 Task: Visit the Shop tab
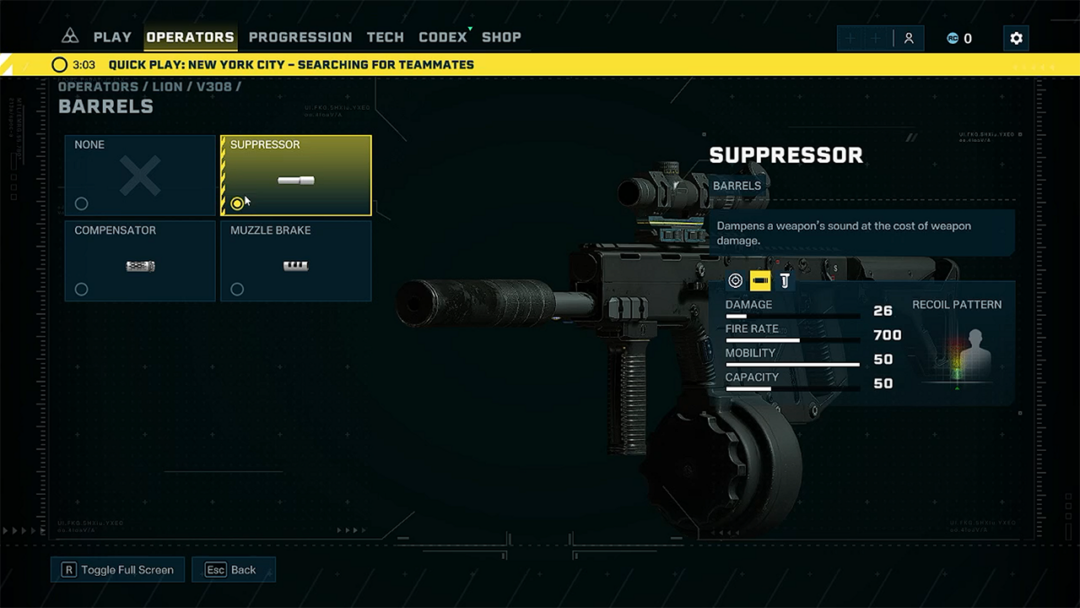(501, 37)
